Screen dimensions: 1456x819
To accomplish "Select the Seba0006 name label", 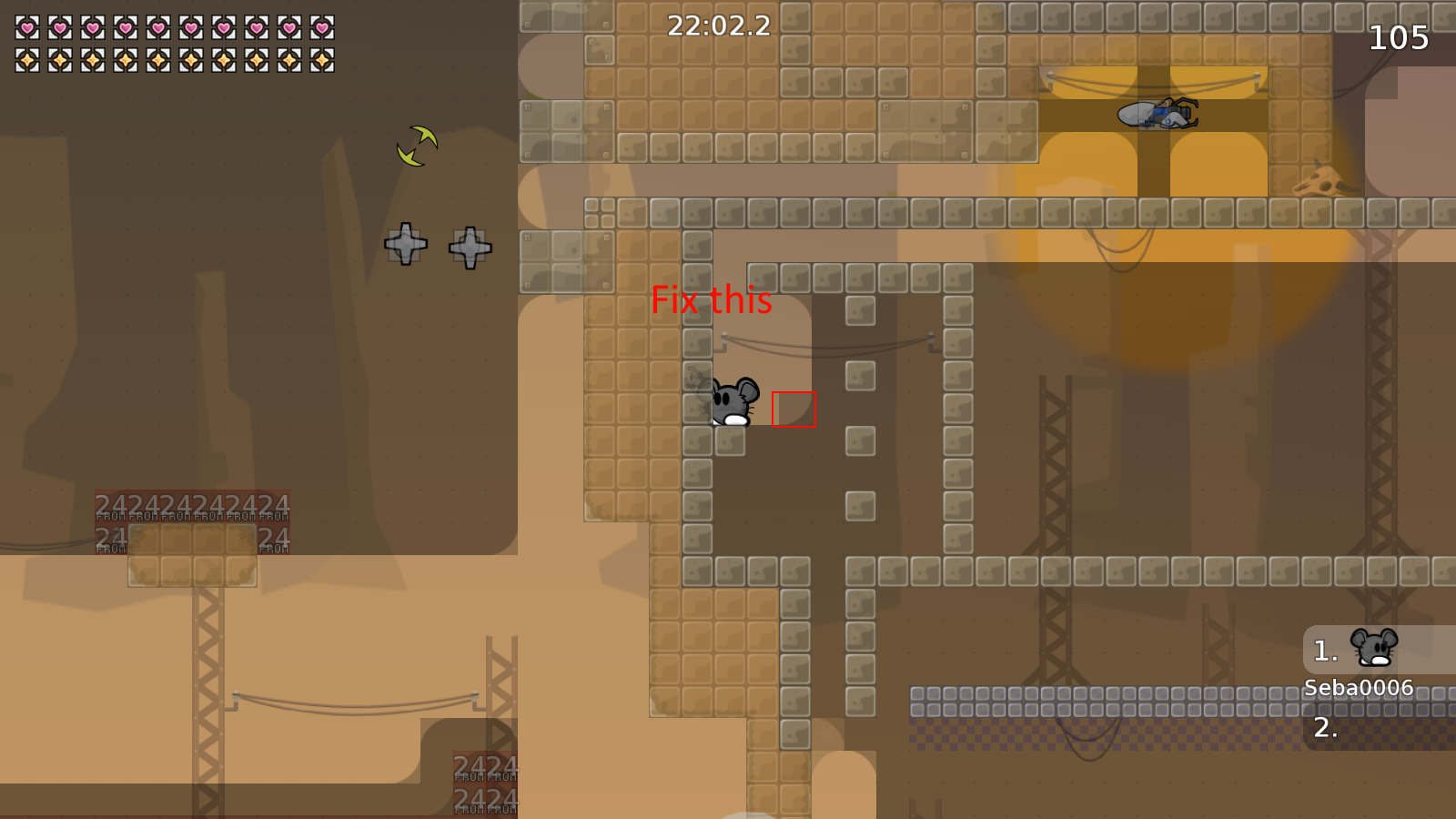I will coord(1358,689).
